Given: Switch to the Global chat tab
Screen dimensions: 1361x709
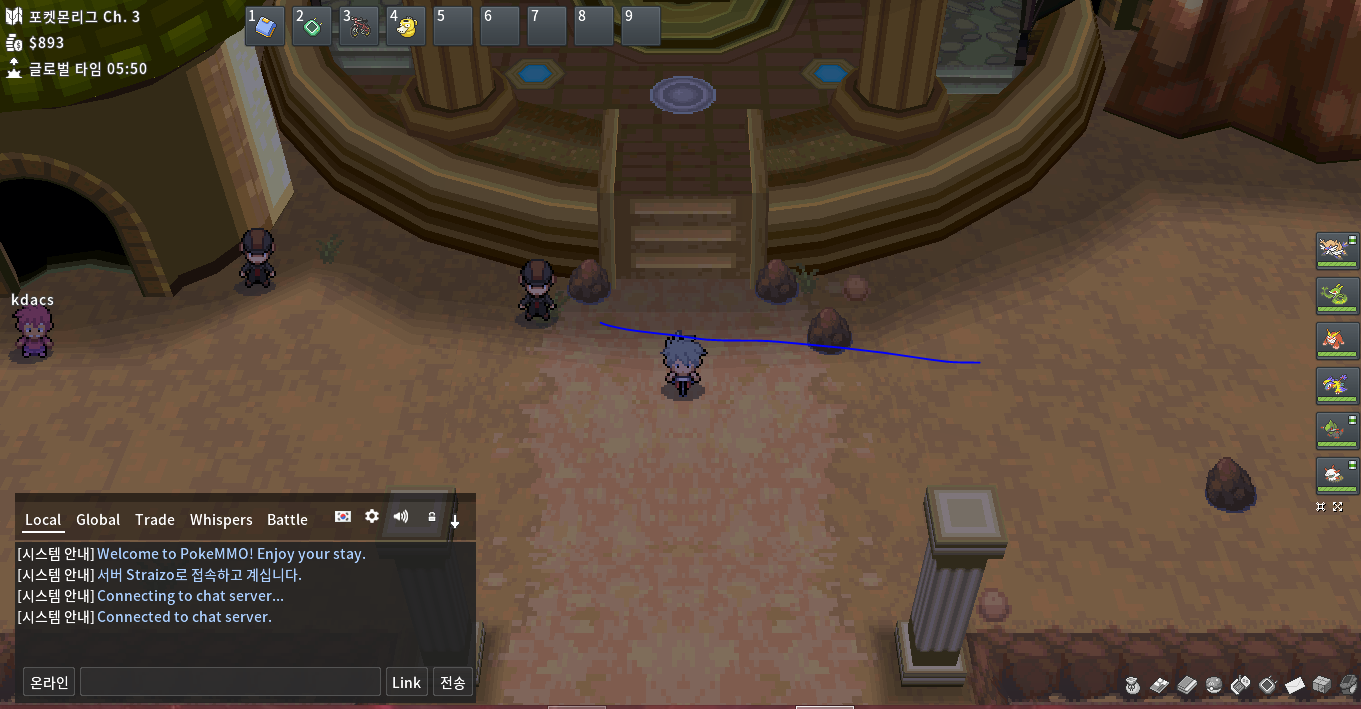Looking at the screenshot, I should click(x=98, y=520).
